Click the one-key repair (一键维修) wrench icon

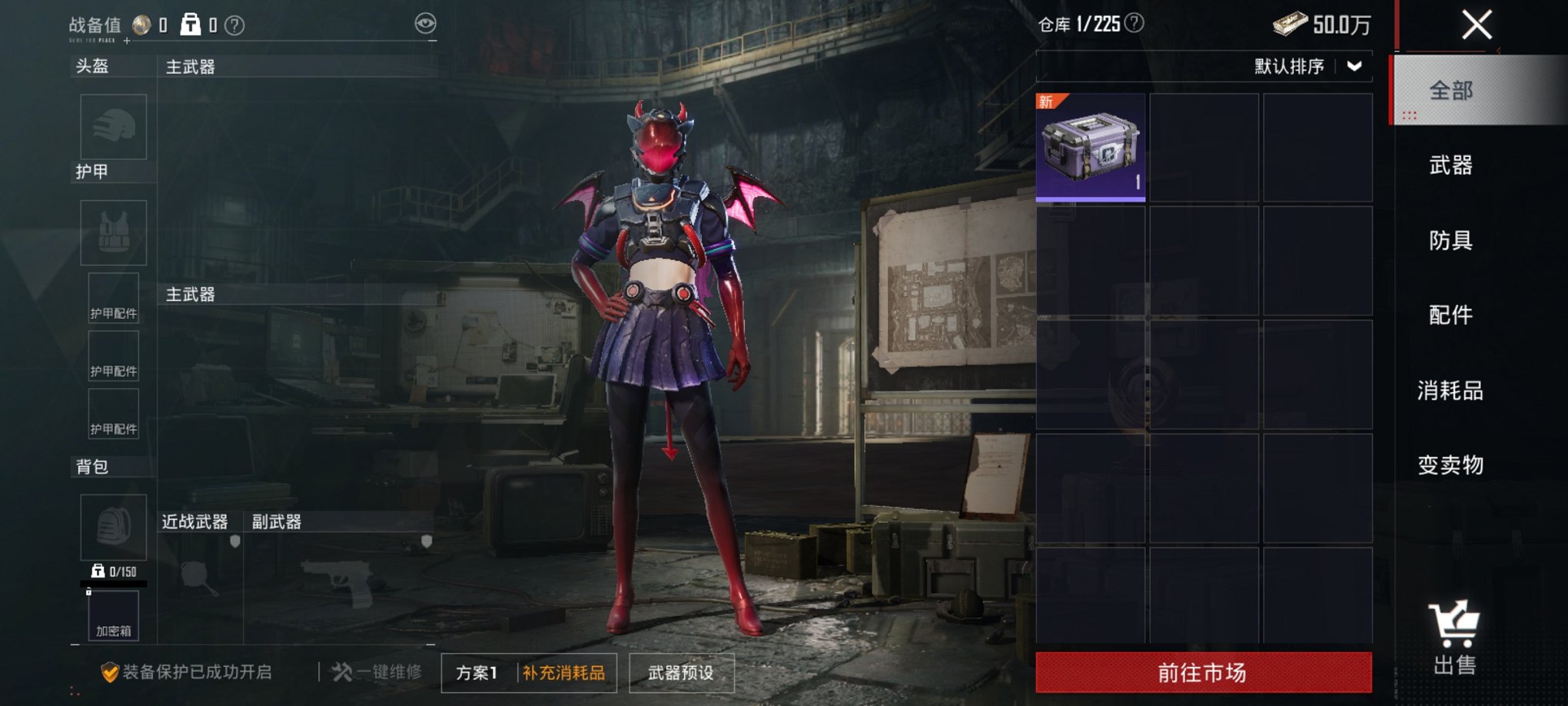pyautogui.click(x=341, y=671)
